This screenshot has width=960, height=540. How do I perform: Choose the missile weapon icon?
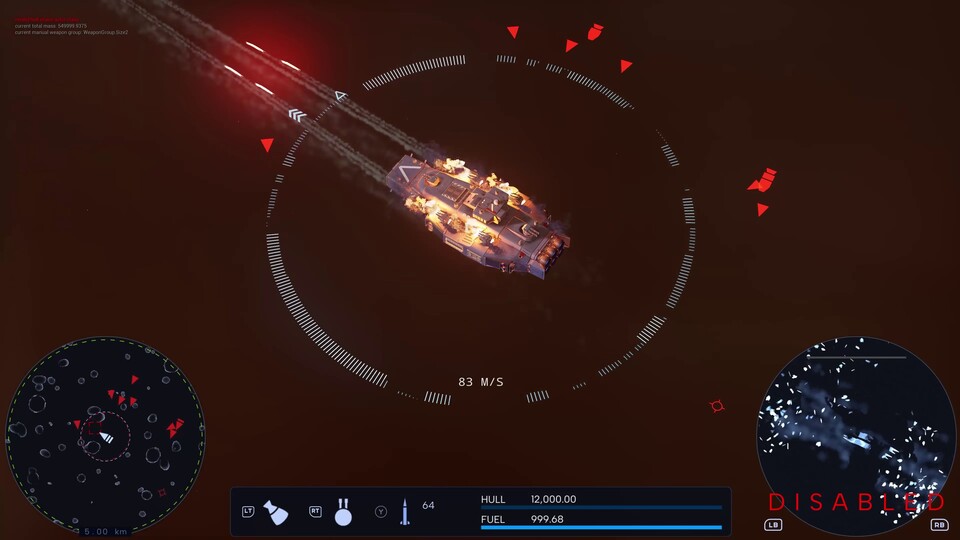(405, 512)
